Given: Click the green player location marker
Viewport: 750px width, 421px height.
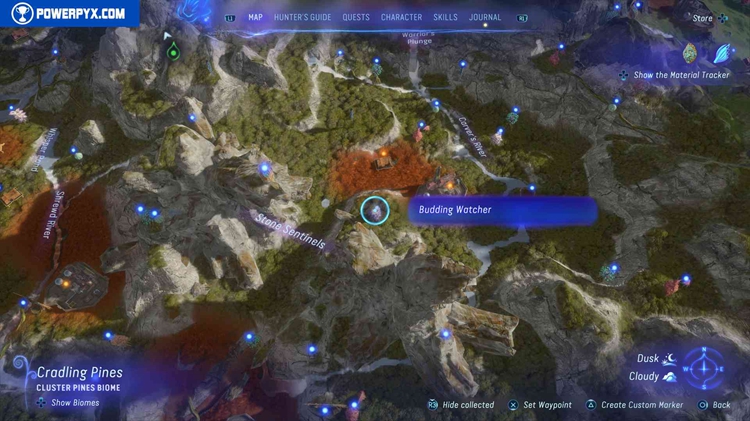Looking at the screenshot, I should point(173,50).
